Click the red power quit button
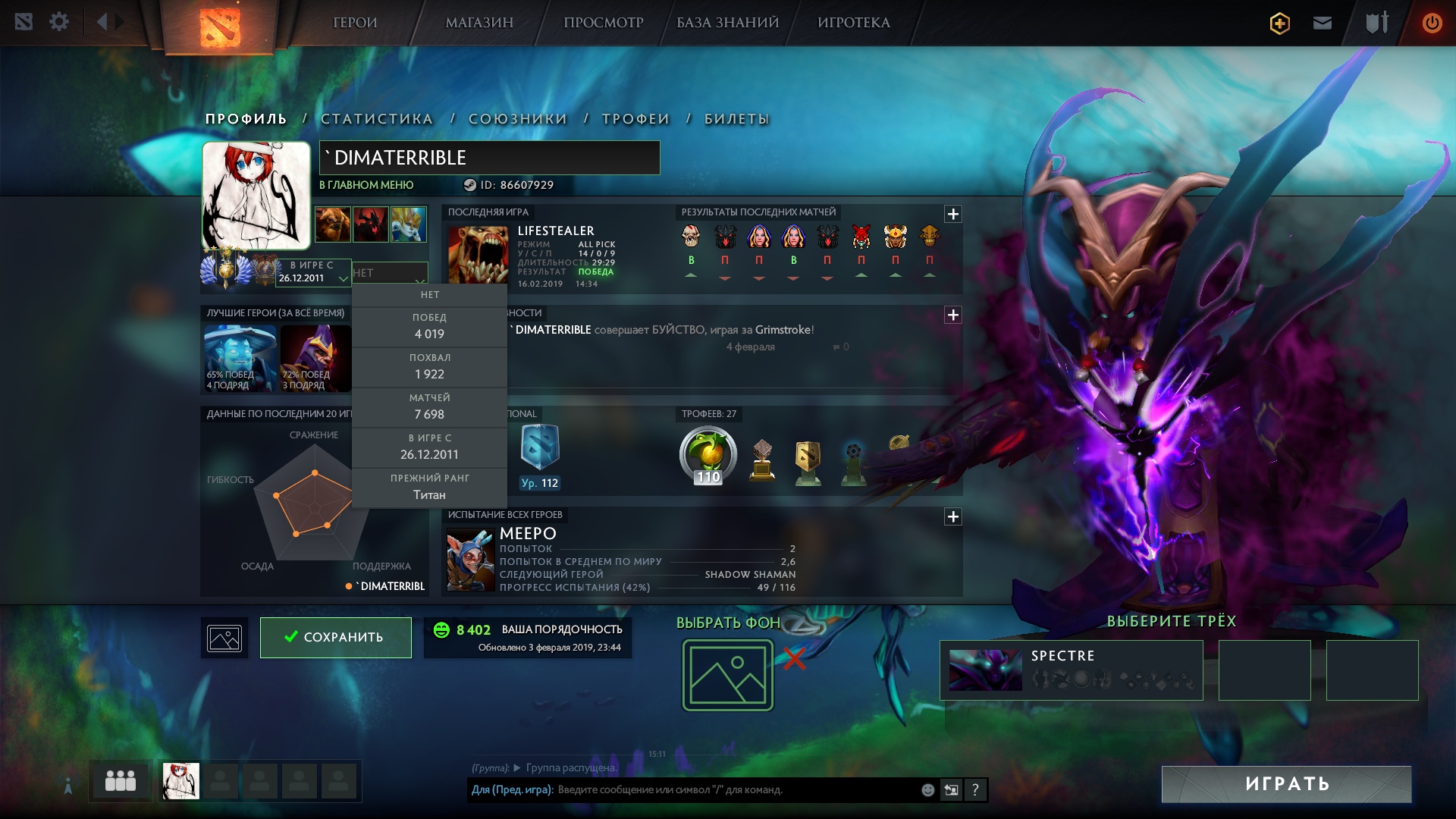The height and width of the screenshot is (819, 1456). click(x=1432, y=23)
